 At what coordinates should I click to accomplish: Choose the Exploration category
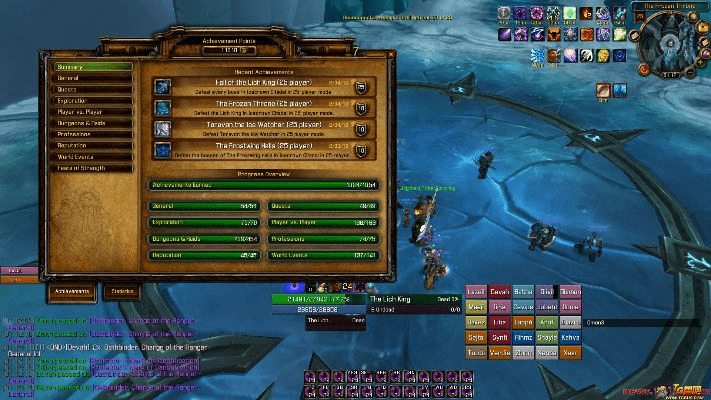point(92,101)
